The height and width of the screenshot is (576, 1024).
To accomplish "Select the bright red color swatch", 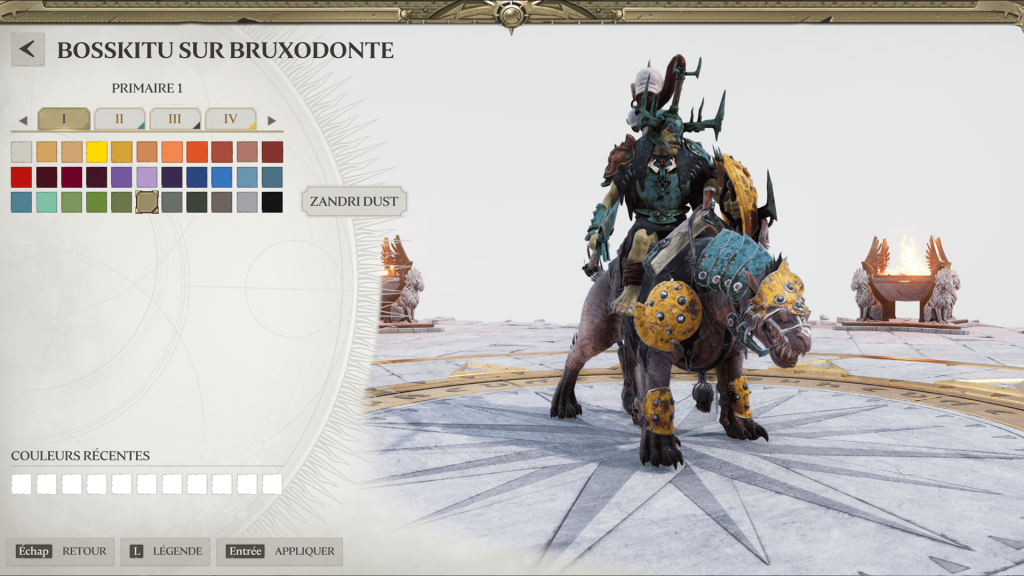I will [x=22, y=177].
